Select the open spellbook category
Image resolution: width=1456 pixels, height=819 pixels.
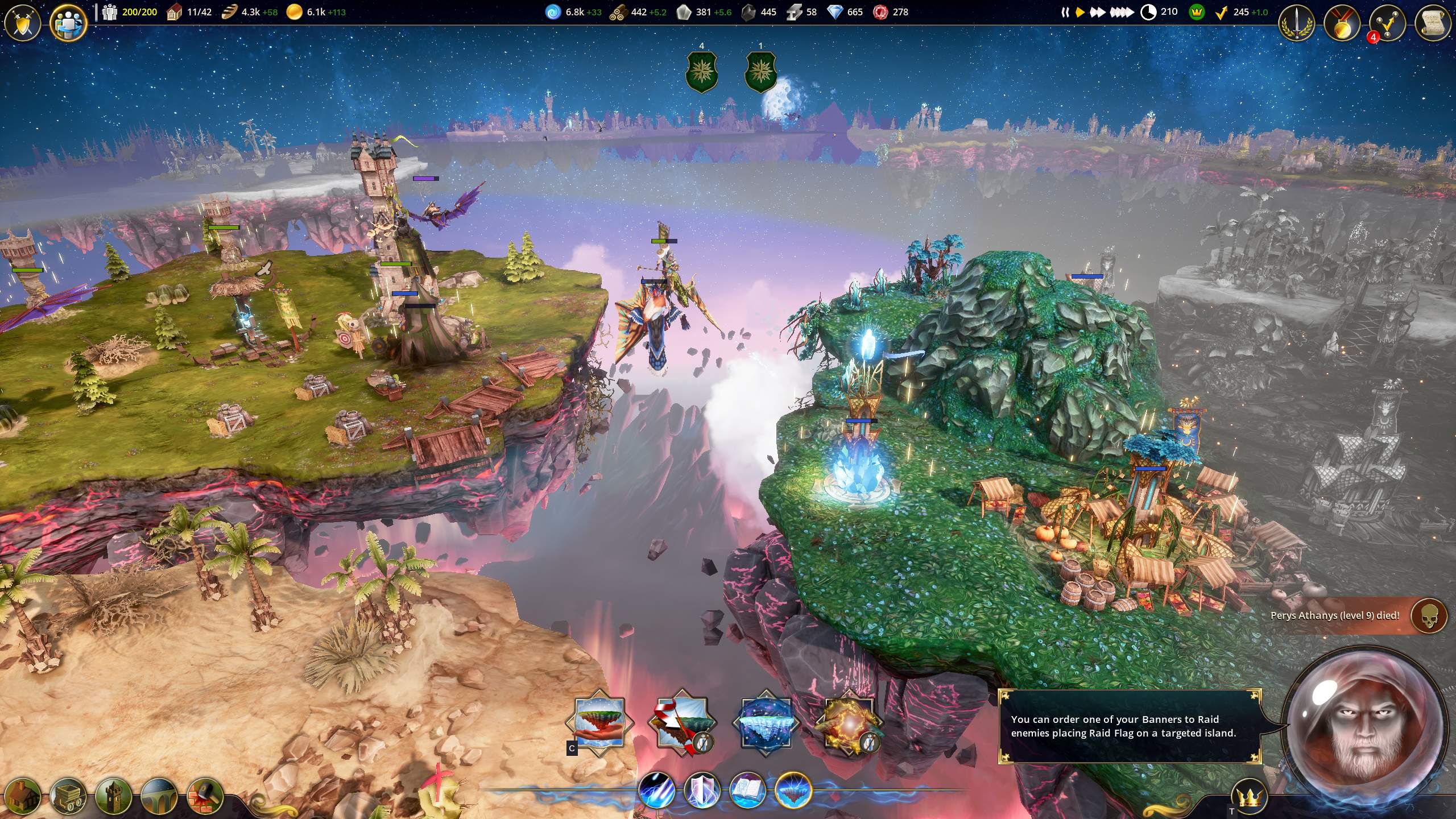[x=747, y=791]
